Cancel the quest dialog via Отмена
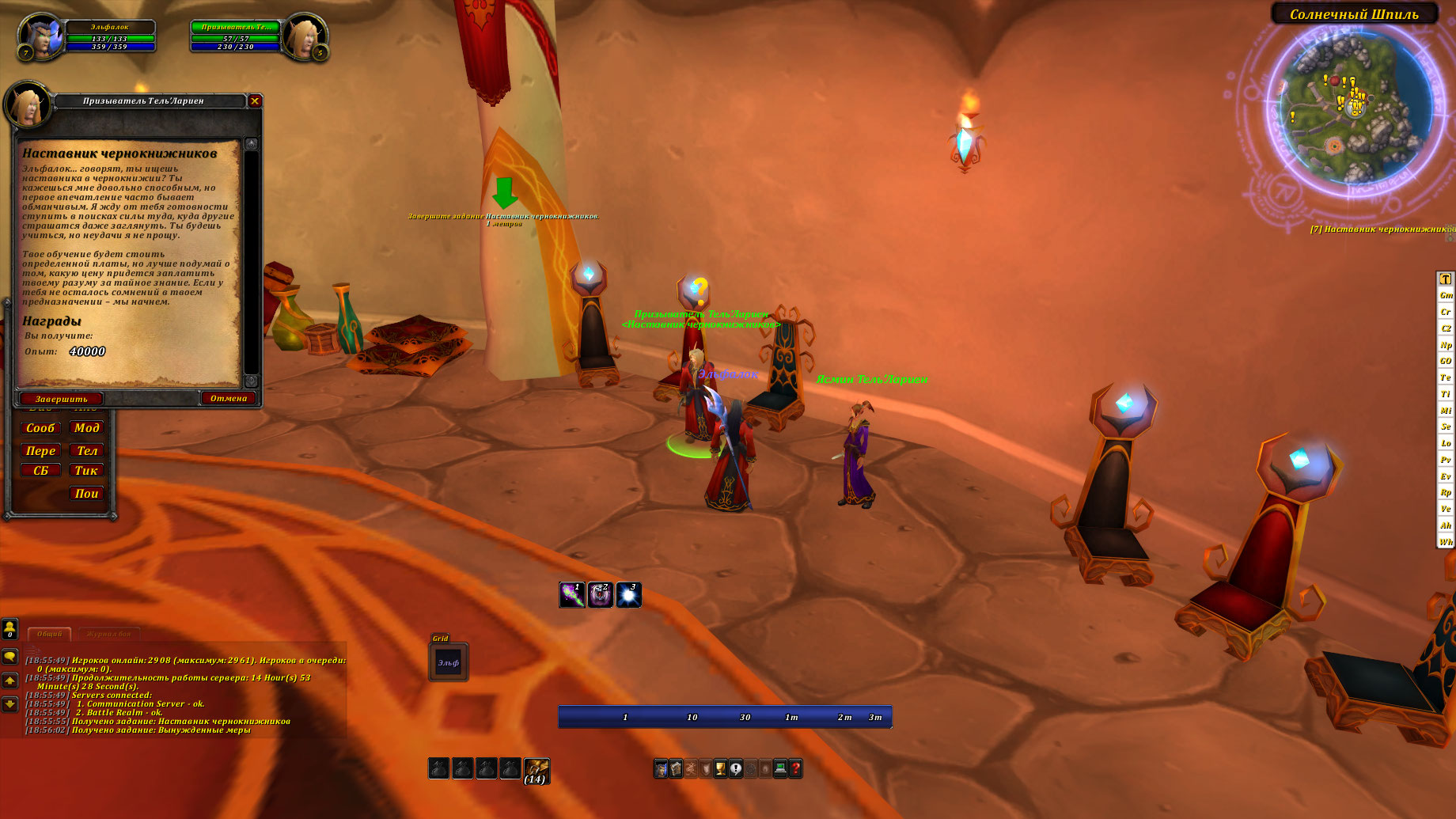 (x=229, y=398)
